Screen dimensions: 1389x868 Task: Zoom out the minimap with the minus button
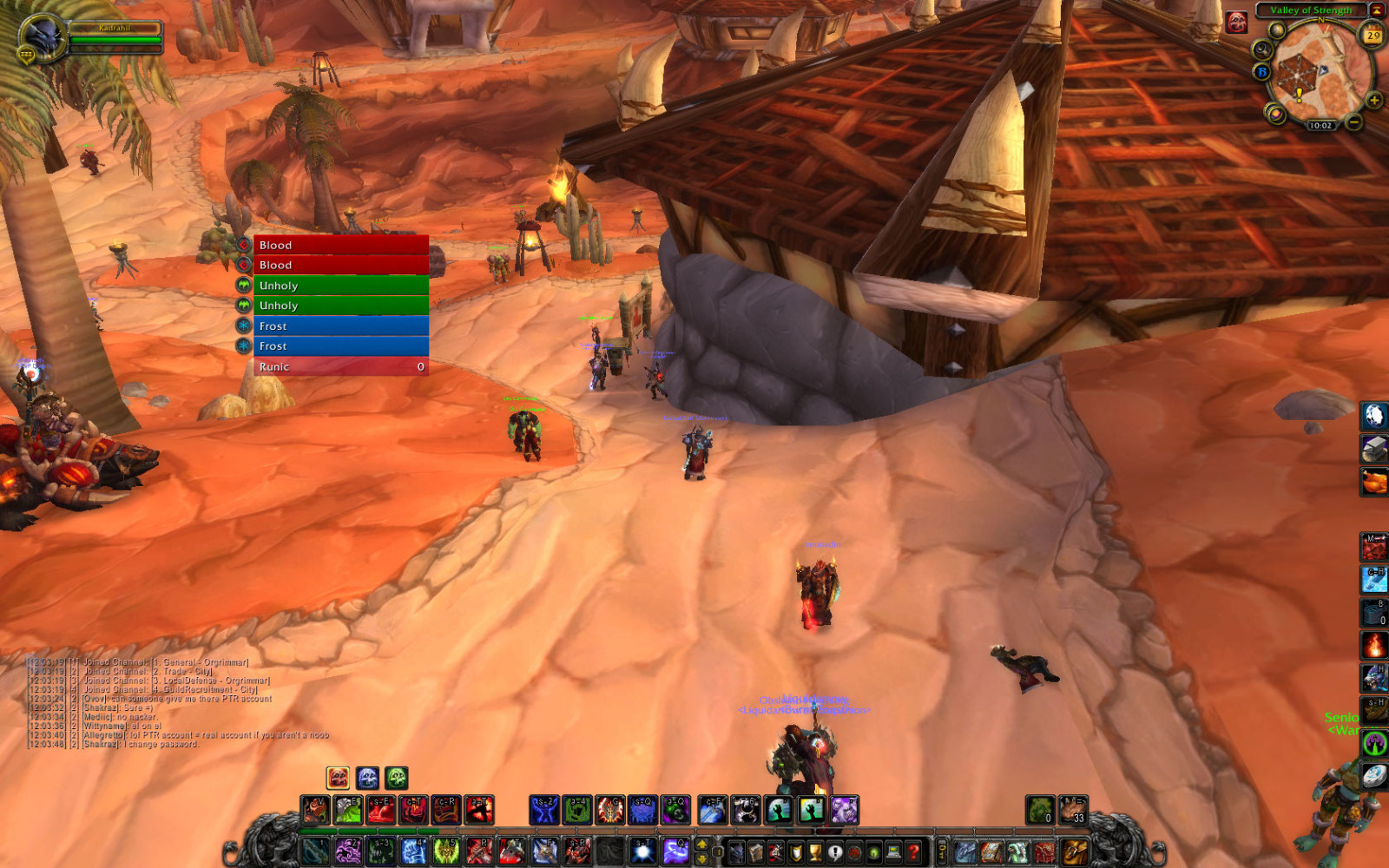pos(1353,122)
